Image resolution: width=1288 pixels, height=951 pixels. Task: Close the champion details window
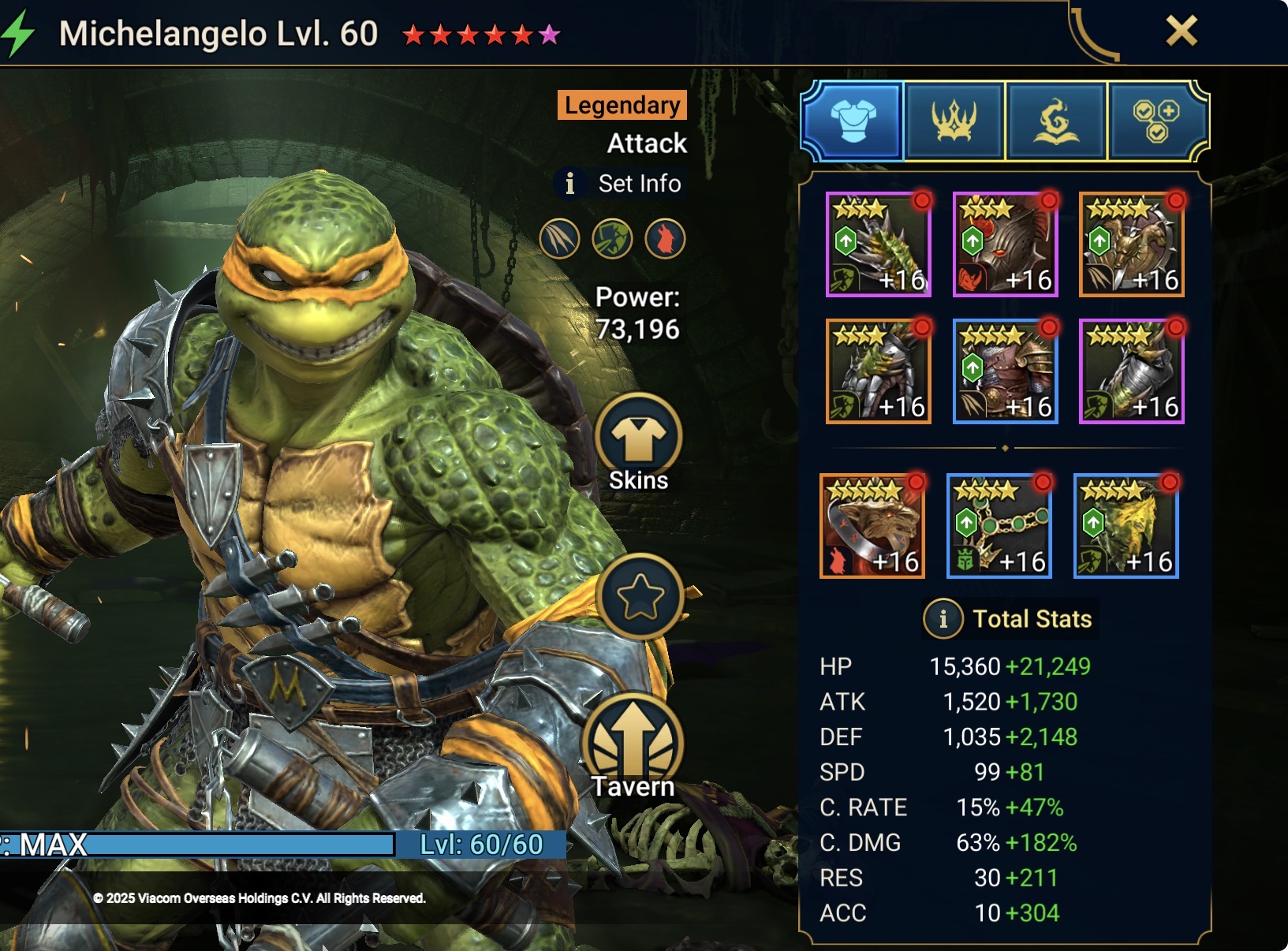pyautogui.click(x=1181, y=32)
